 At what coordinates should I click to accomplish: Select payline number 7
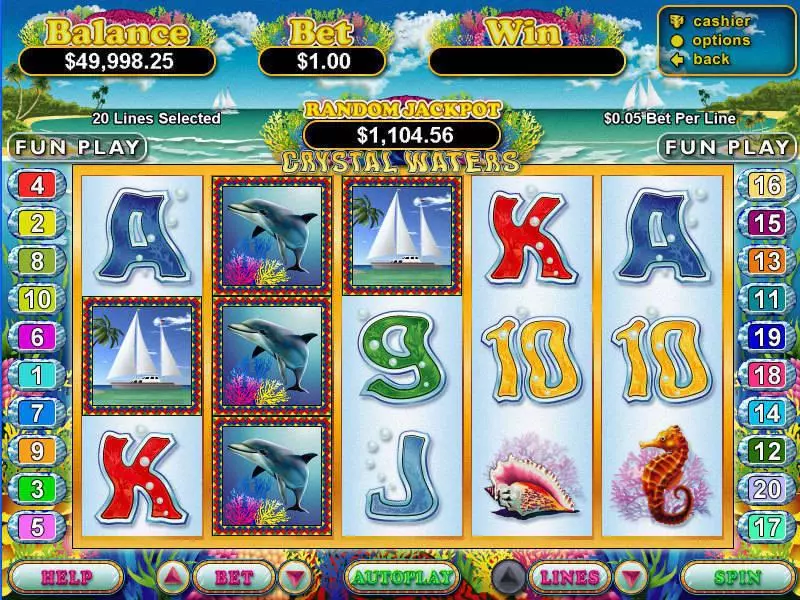coord(37,413)
